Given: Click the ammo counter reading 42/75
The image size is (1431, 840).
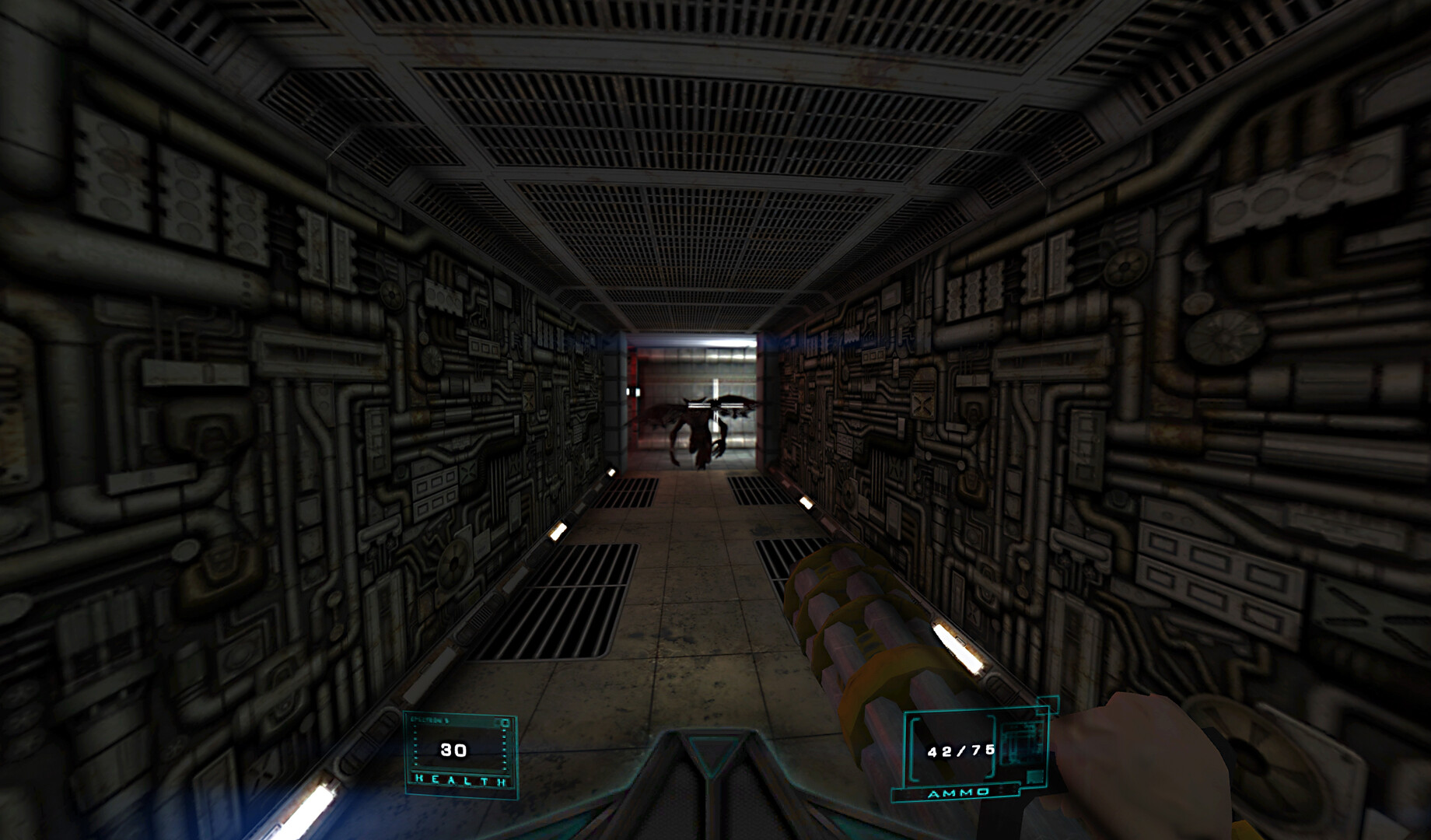Looking at the screenshot, I should 960,750.
